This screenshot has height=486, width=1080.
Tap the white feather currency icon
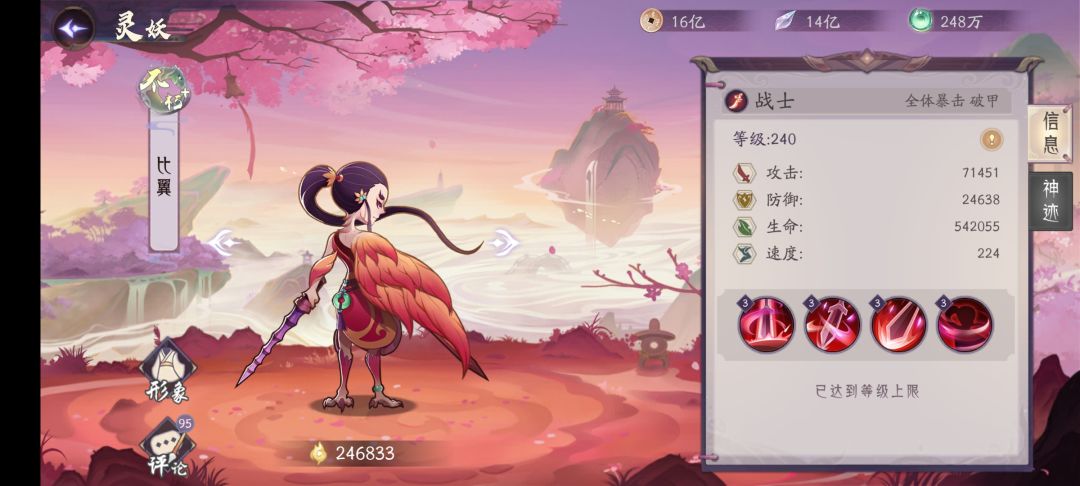788,20
